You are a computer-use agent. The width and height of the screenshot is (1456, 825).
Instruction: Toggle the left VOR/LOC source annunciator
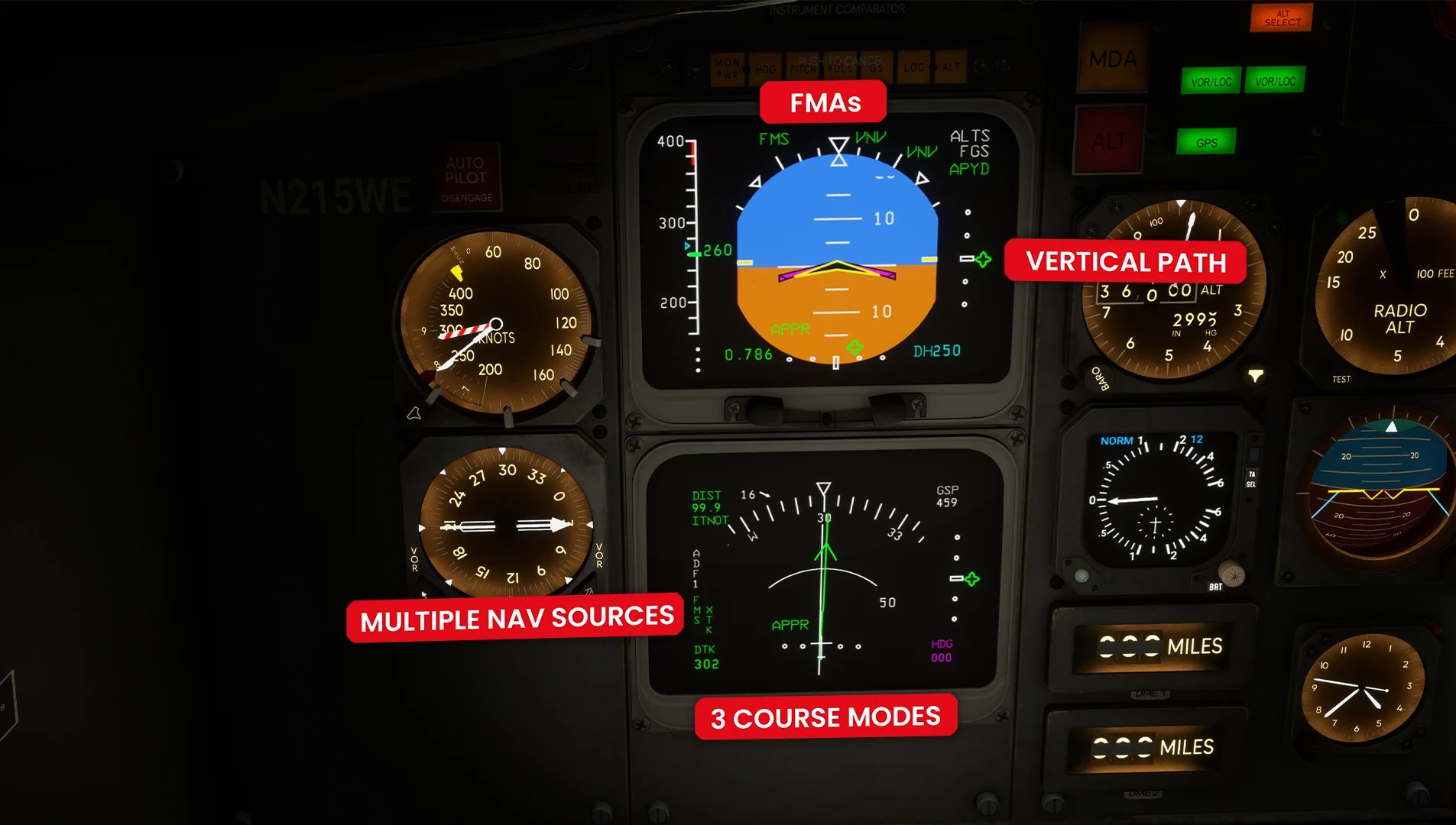pyautogui.click(x=1211, y=81)
